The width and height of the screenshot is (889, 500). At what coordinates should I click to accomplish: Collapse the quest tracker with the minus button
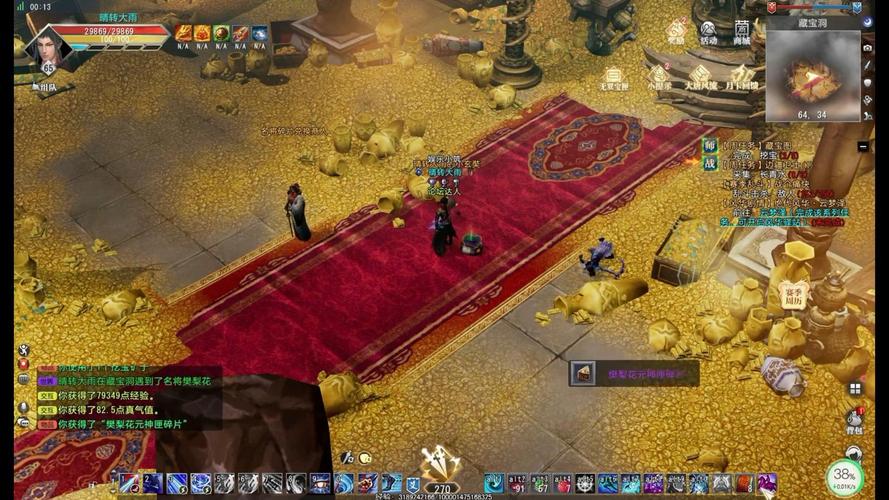[x=863, y=146]
